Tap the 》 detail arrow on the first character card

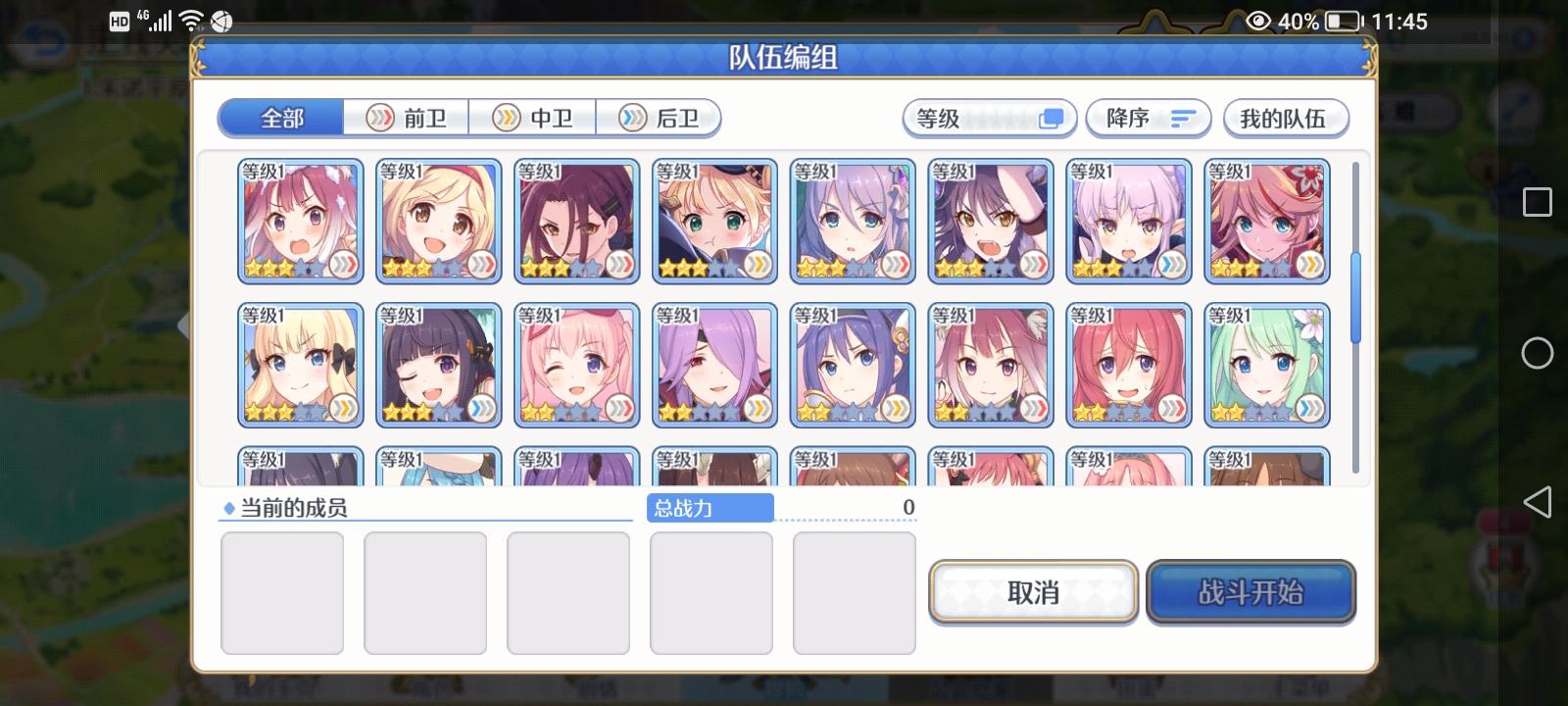click(x=345, y=263)
